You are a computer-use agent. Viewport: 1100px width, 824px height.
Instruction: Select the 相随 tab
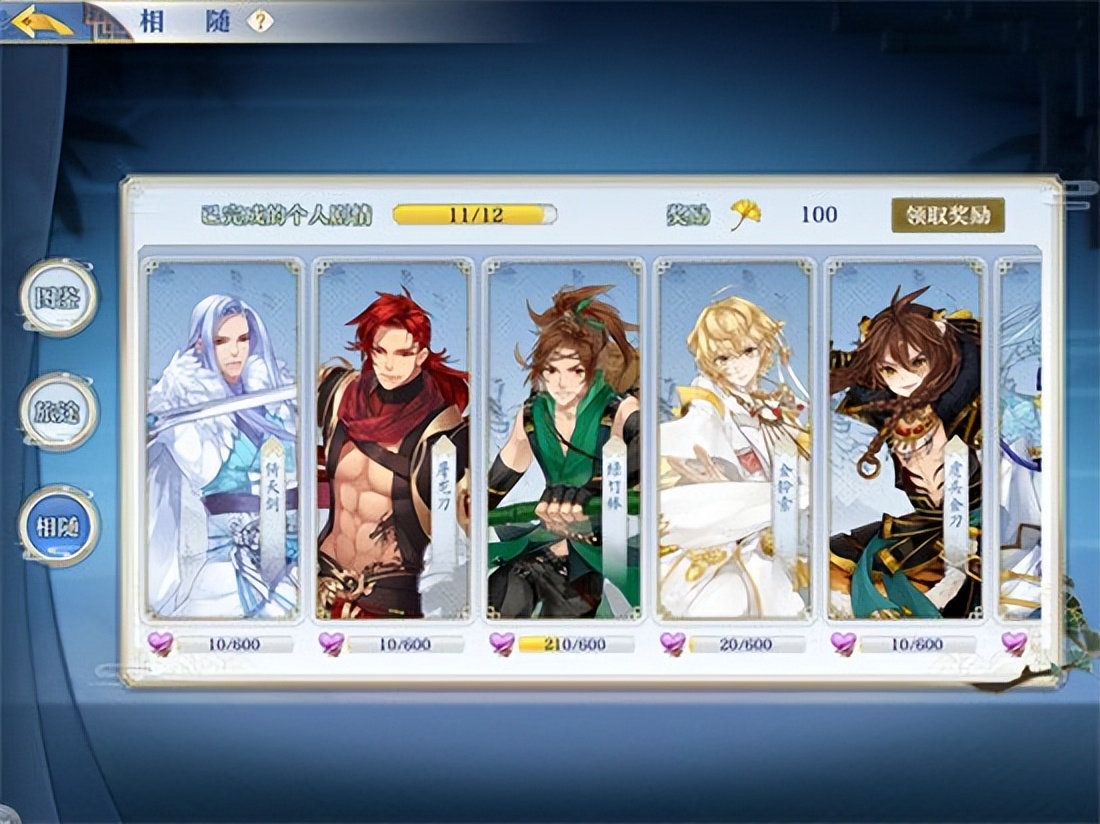pyautogui.click(x=59, y=525)
